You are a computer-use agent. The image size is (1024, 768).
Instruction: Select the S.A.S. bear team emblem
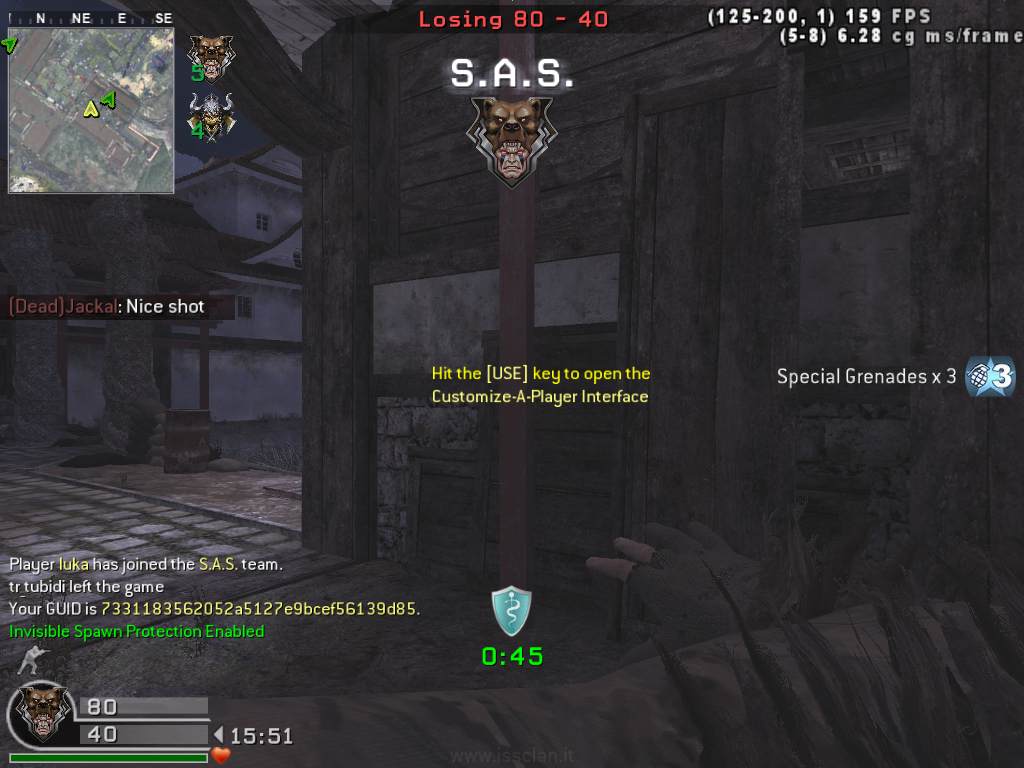(x=511, y=140)
